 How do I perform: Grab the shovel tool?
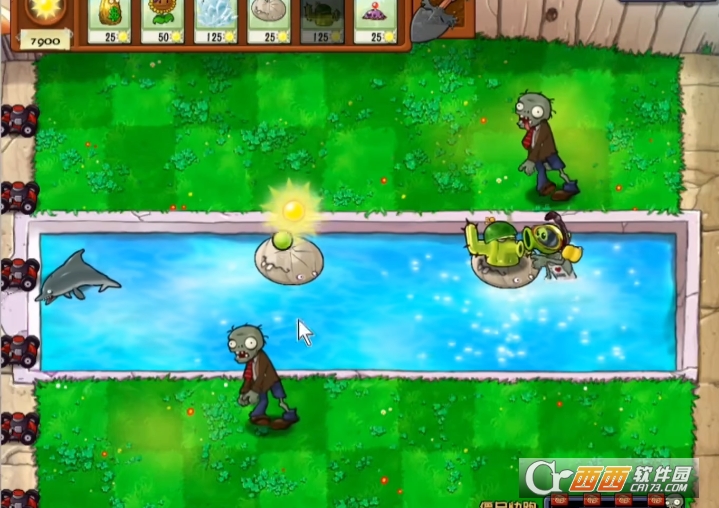431,20
